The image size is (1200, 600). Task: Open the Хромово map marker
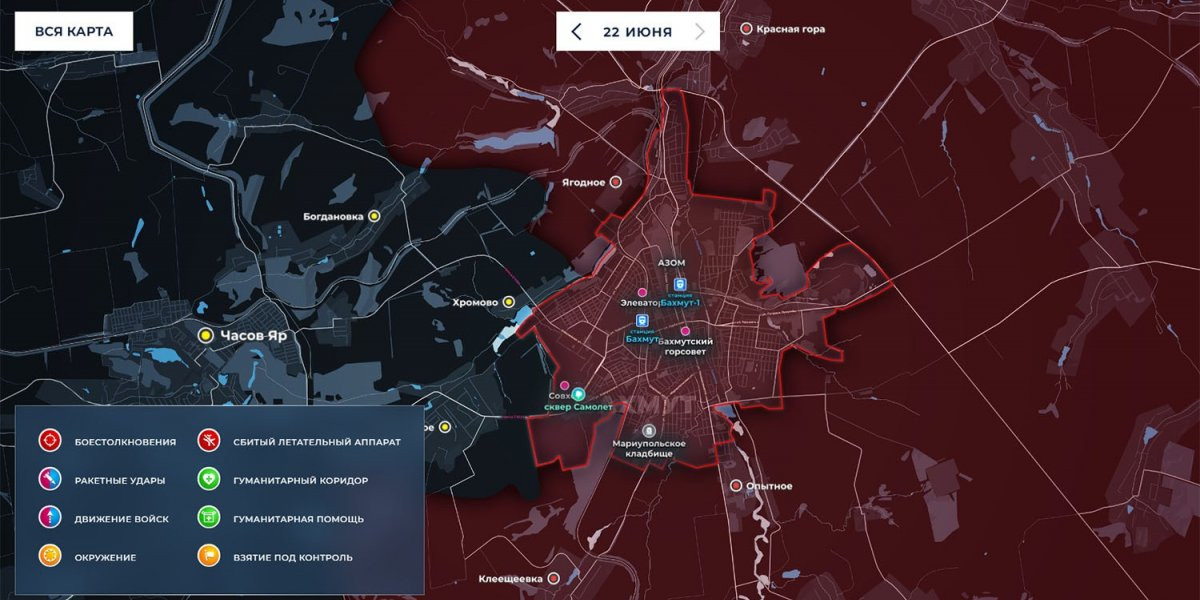point(509,301)
